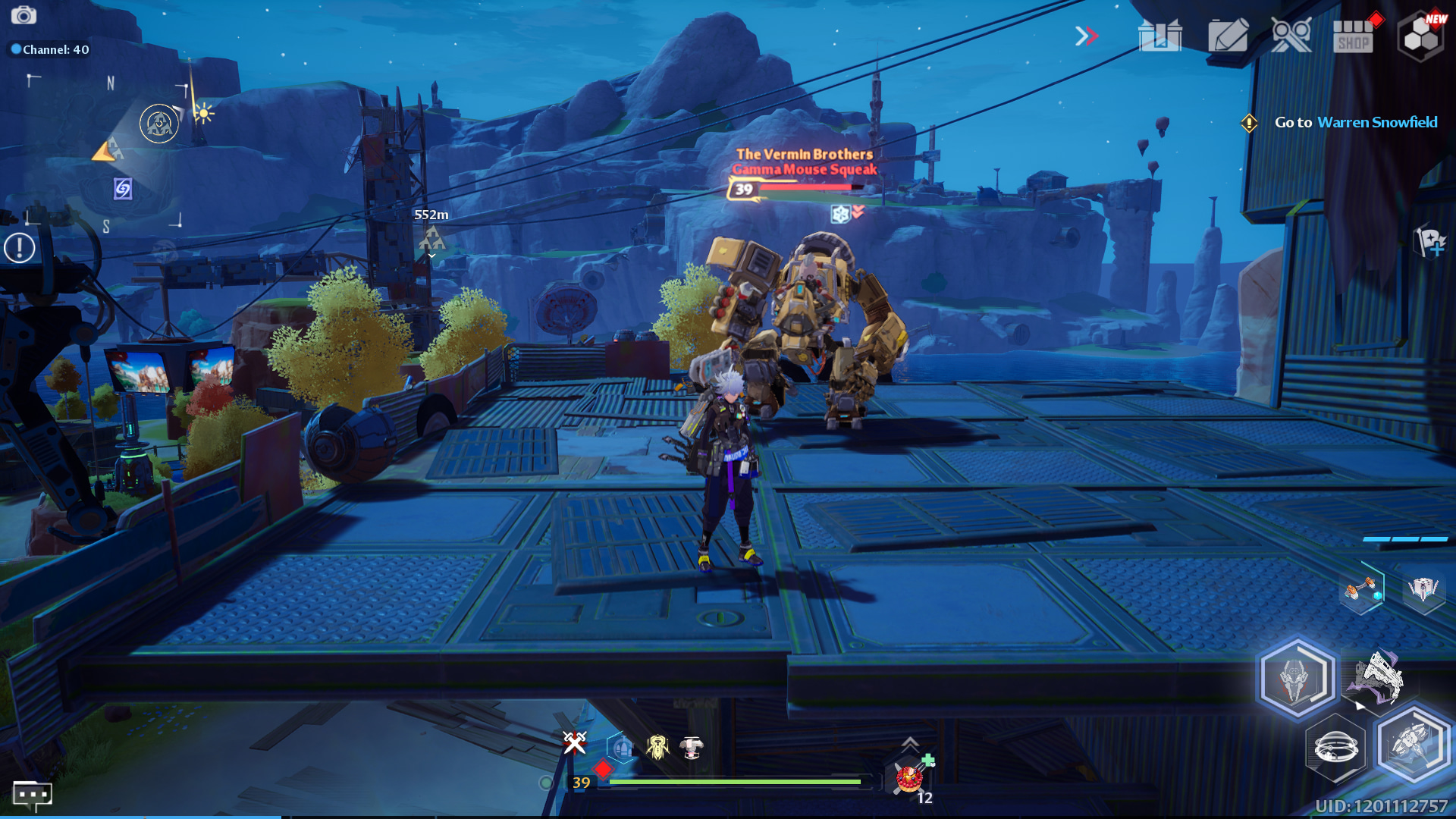Image resolution: width=1456 pixels, height=819 pixels.
Task: Expand the double-arrow menu toggle
Action: pyautogui.click(x=1086, y=36)
